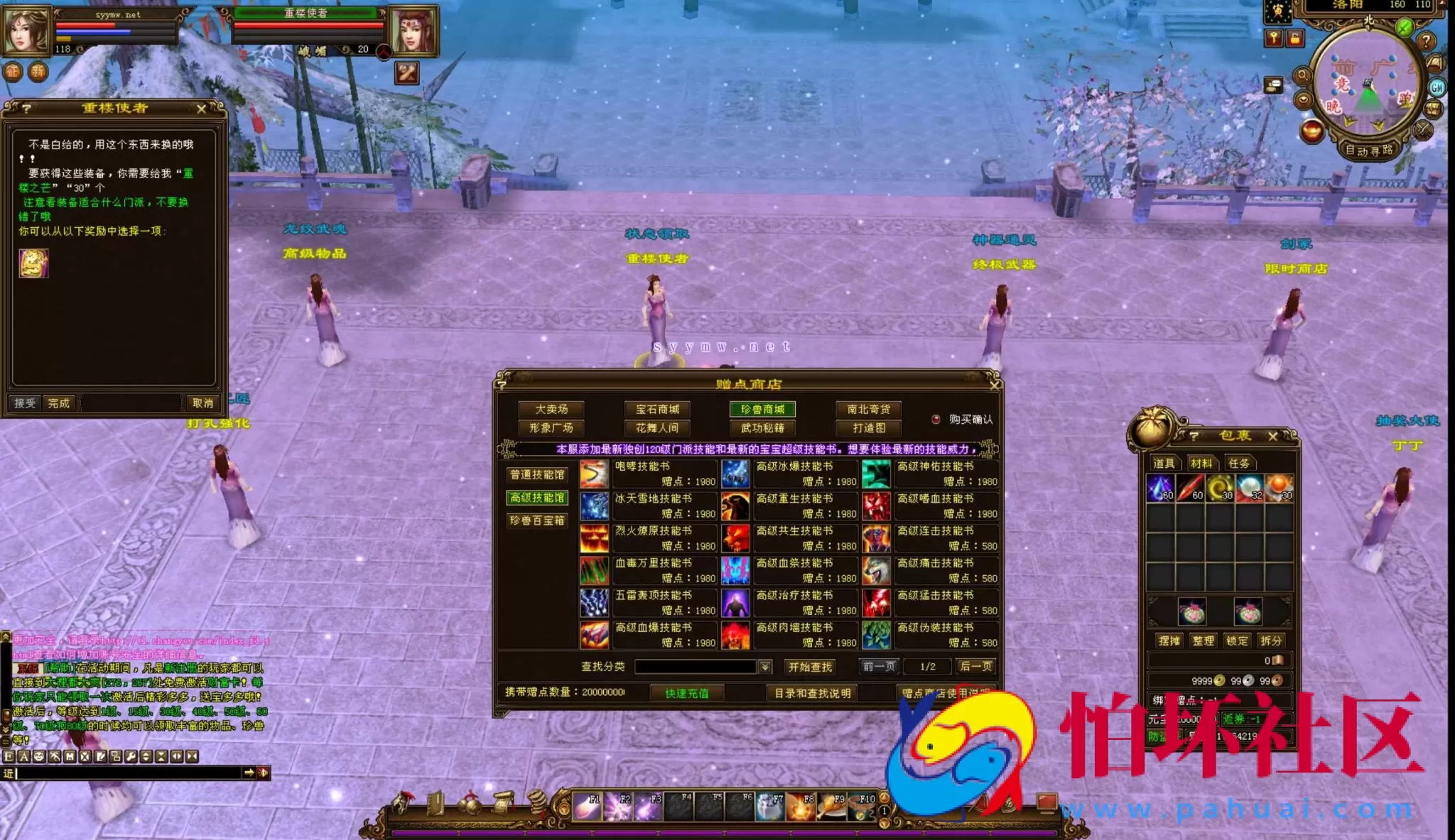This screenshot has height=840, width=1455.
Task: Select the 咆哮技能书 skill book icon
Action: click(x=595, y=474)
